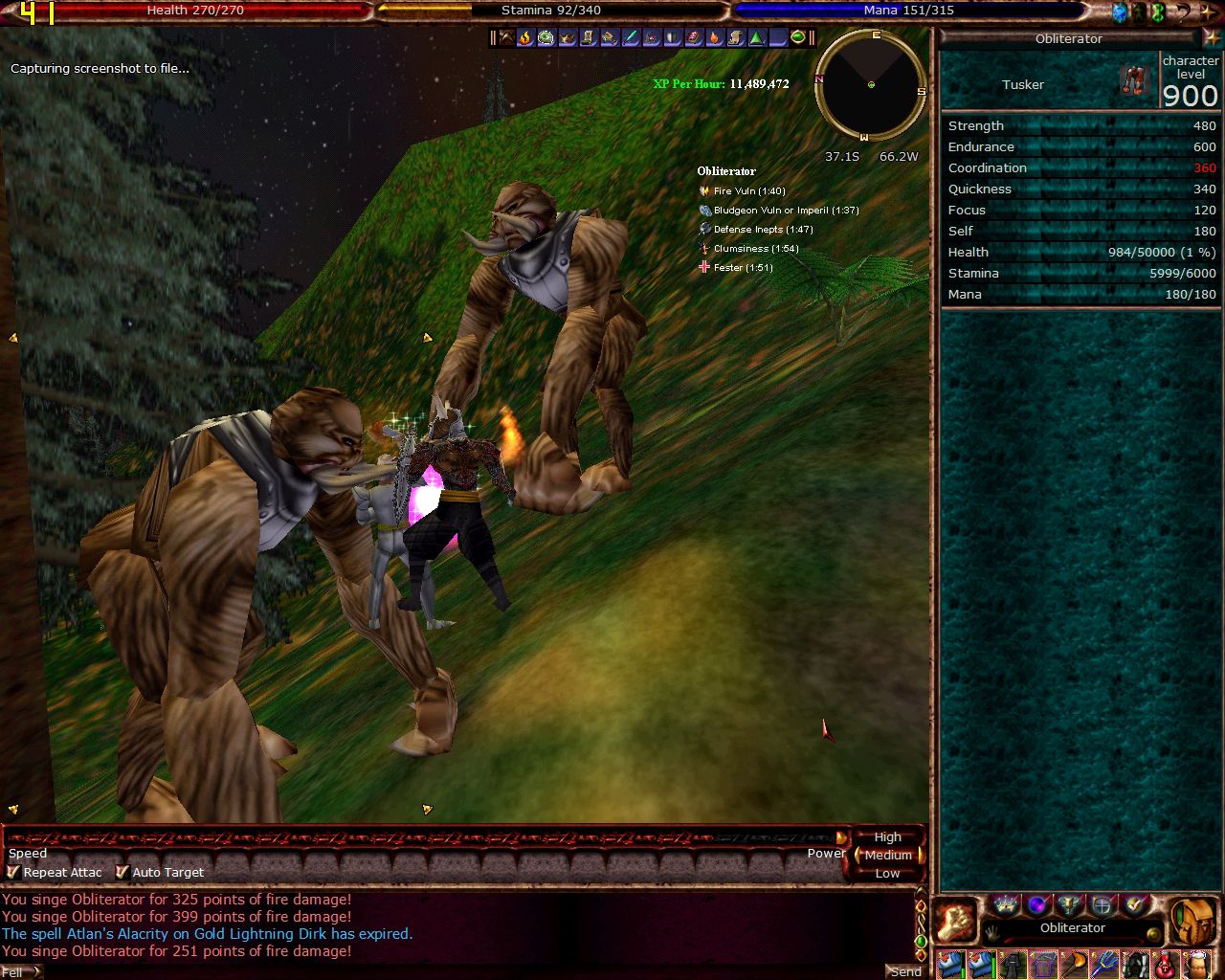Select Medium attack height
This screenshot has height=980, width=1225.
click(x=887, y=855)
